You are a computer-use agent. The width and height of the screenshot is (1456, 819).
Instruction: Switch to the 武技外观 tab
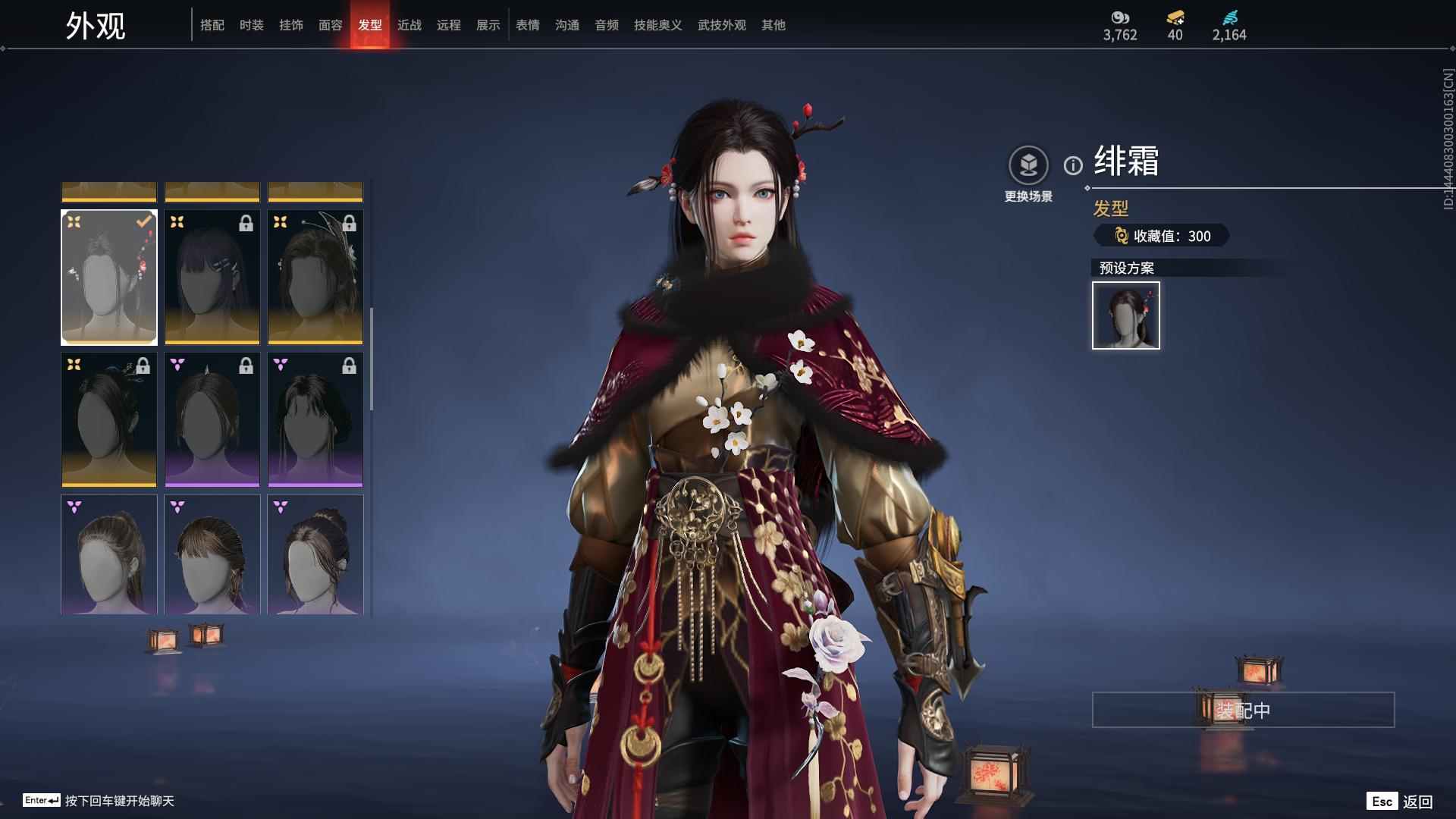pyautogui.click(x=722, y=25)
